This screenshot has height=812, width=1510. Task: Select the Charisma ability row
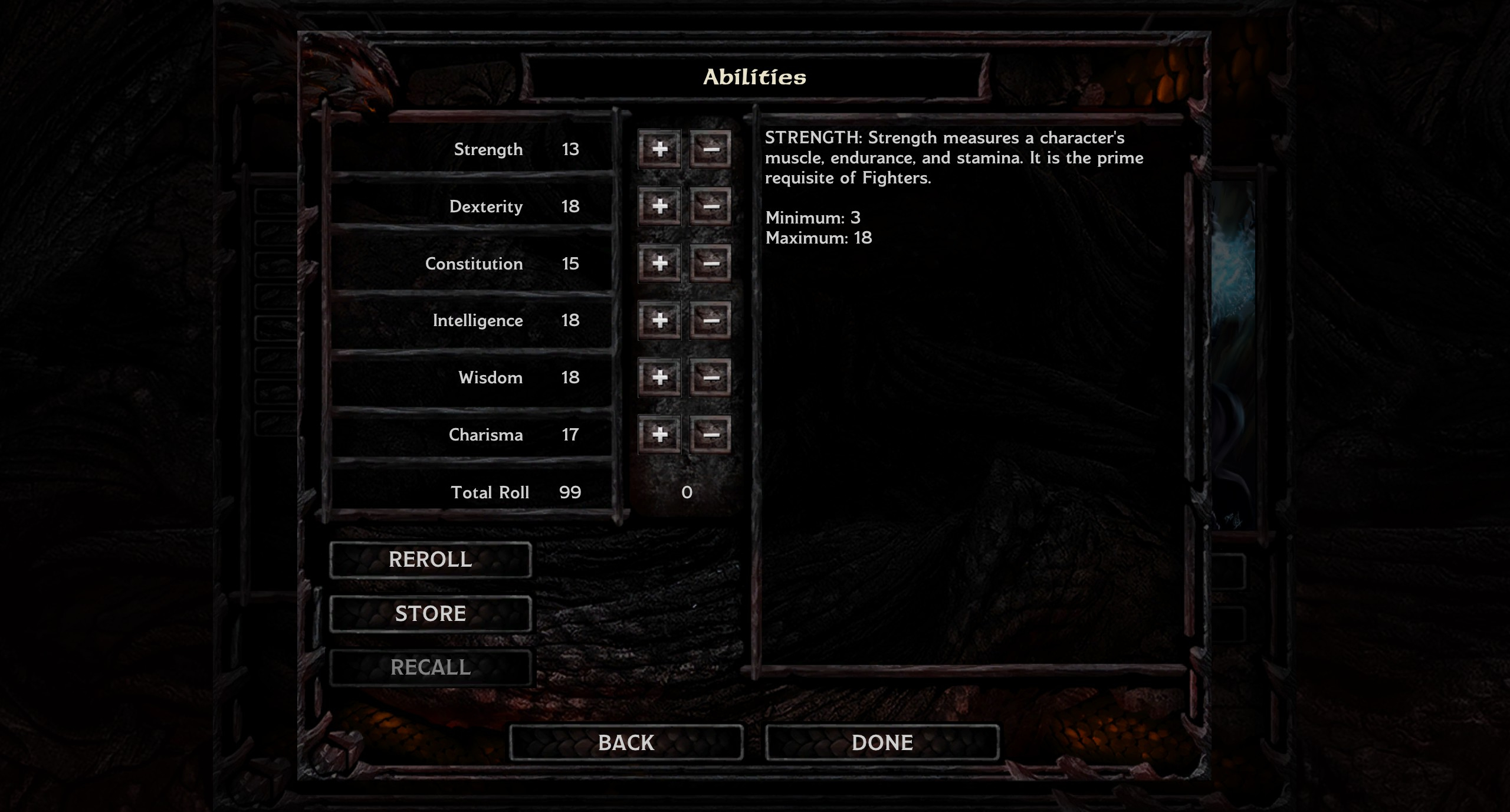coord(472,435)
